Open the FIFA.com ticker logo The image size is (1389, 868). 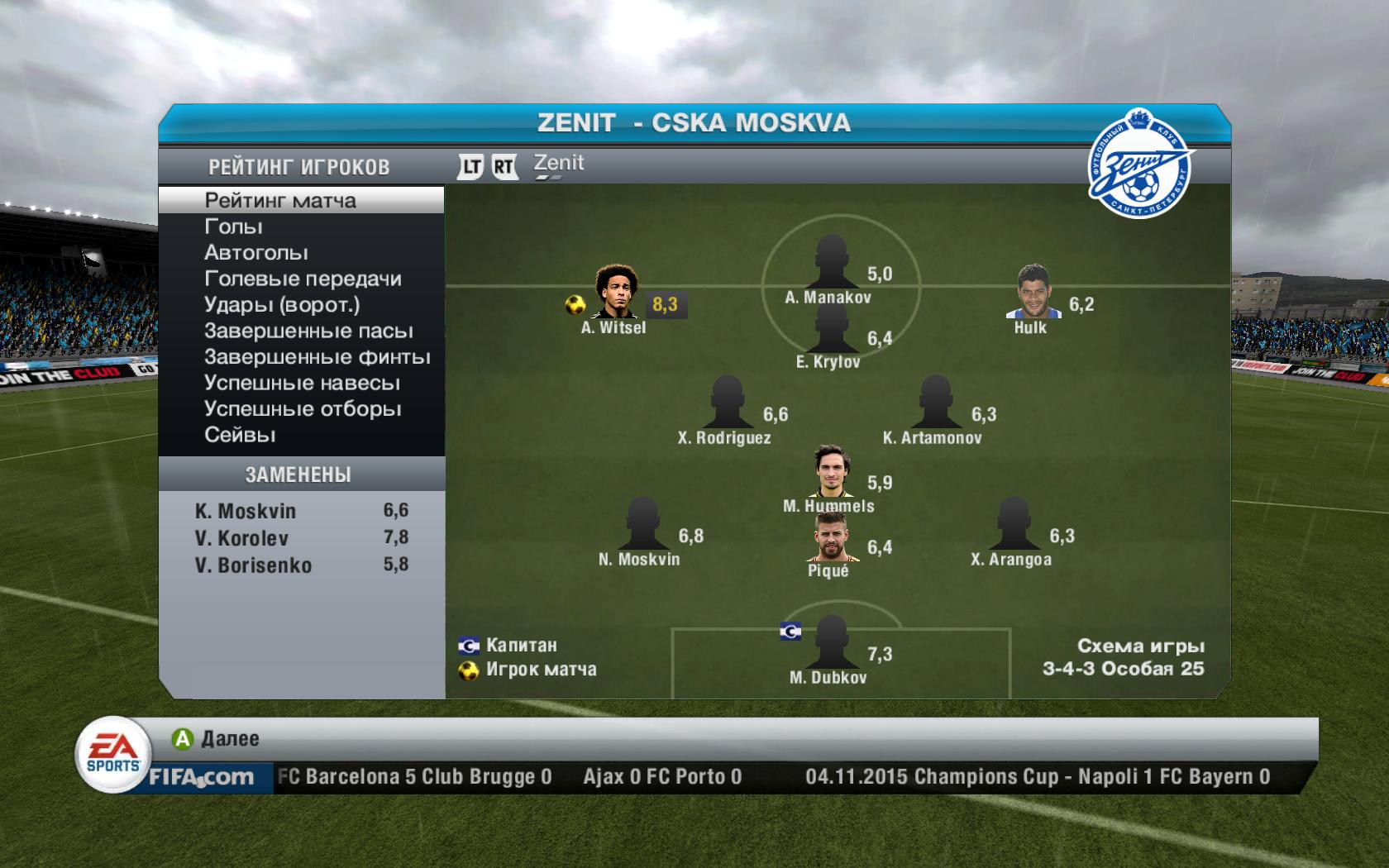(201, 777)
